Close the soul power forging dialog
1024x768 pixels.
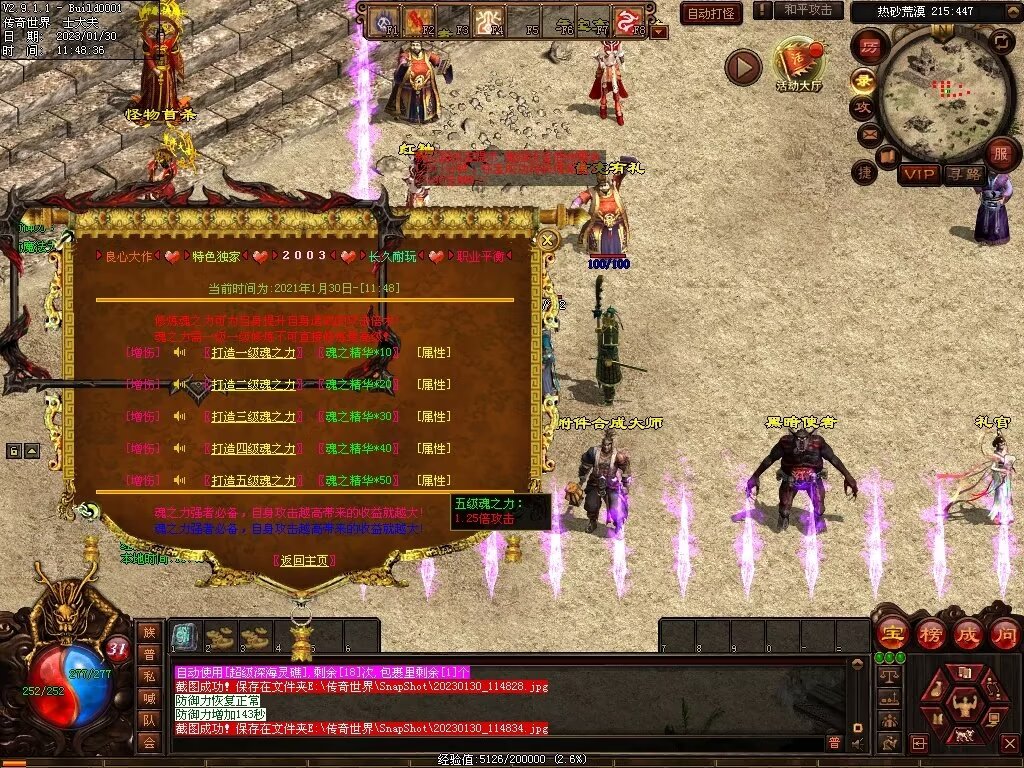(x=547, y=240)
